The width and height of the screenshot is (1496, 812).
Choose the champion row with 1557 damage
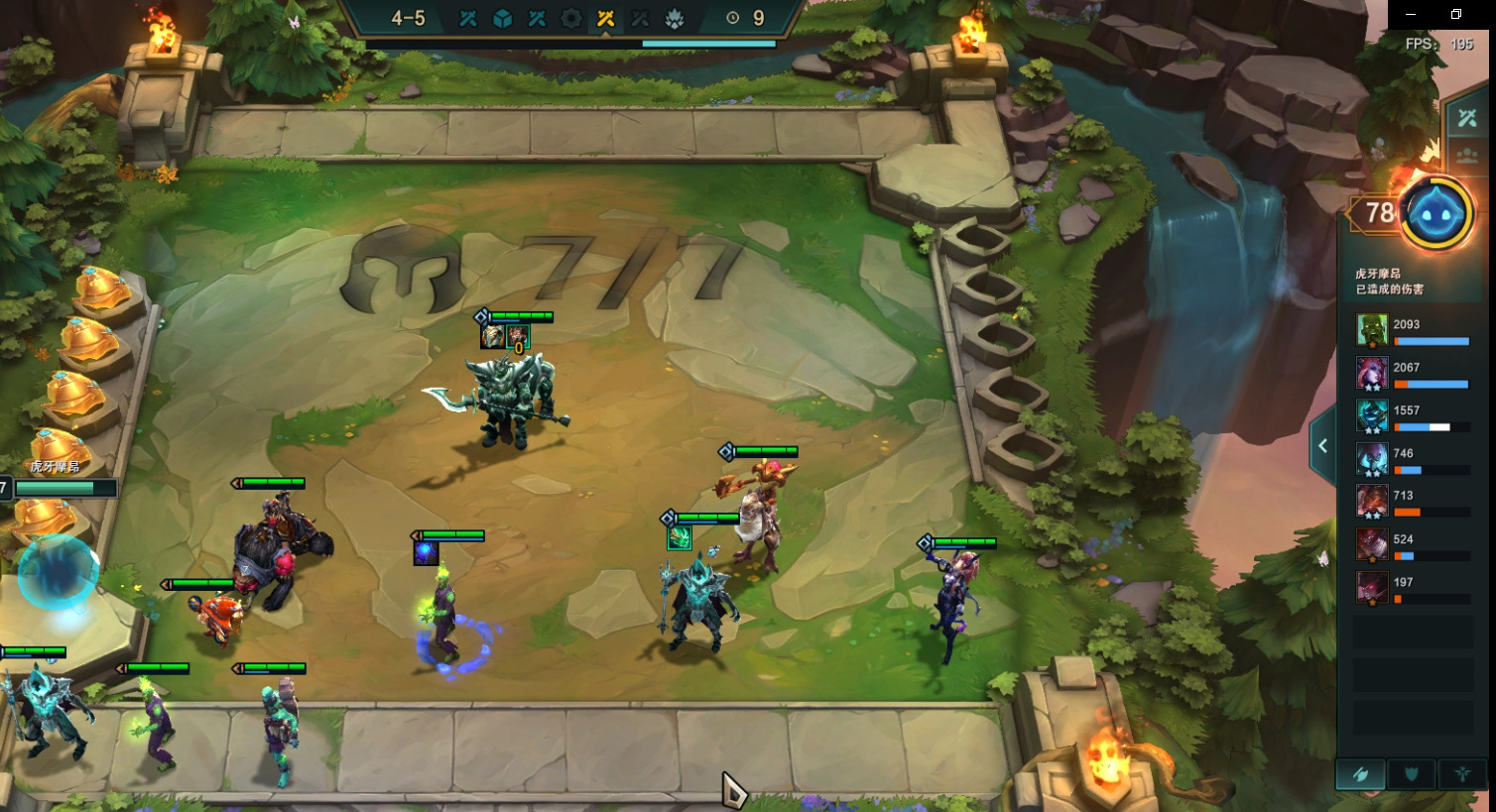1413,416
